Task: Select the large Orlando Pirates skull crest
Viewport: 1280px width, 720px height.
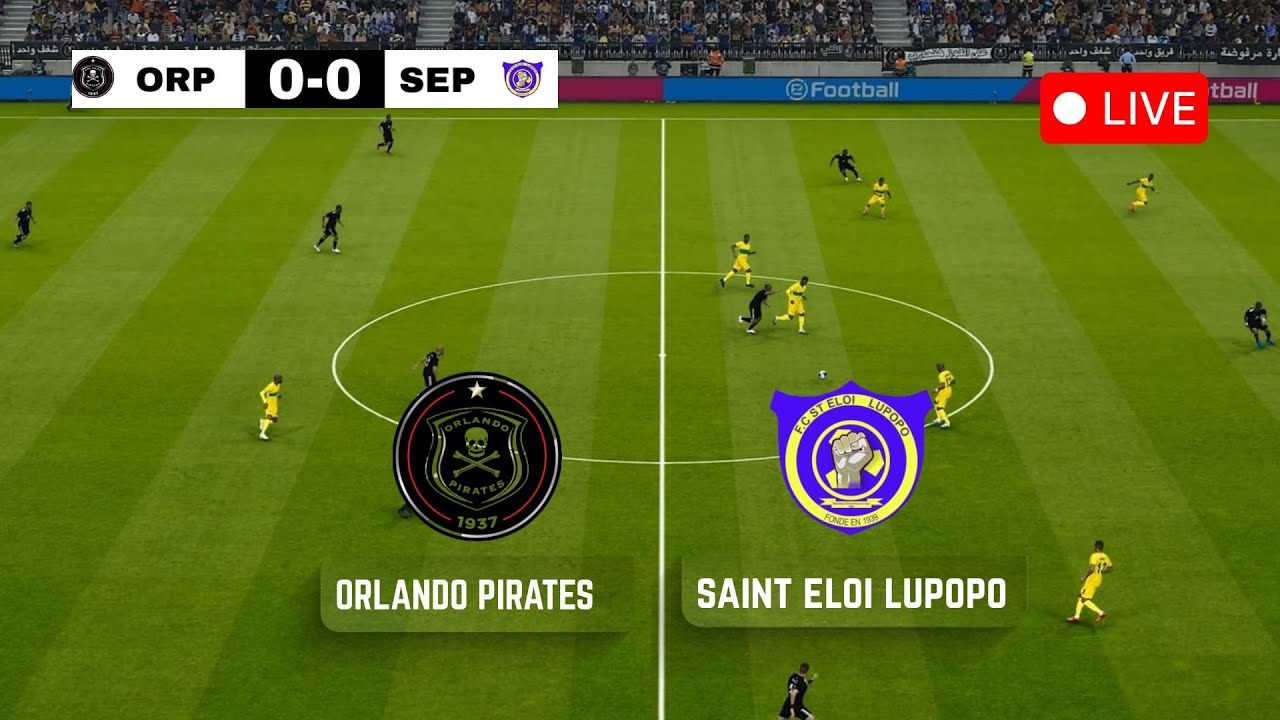Action: pyautogui.click(x=477, y=456)
